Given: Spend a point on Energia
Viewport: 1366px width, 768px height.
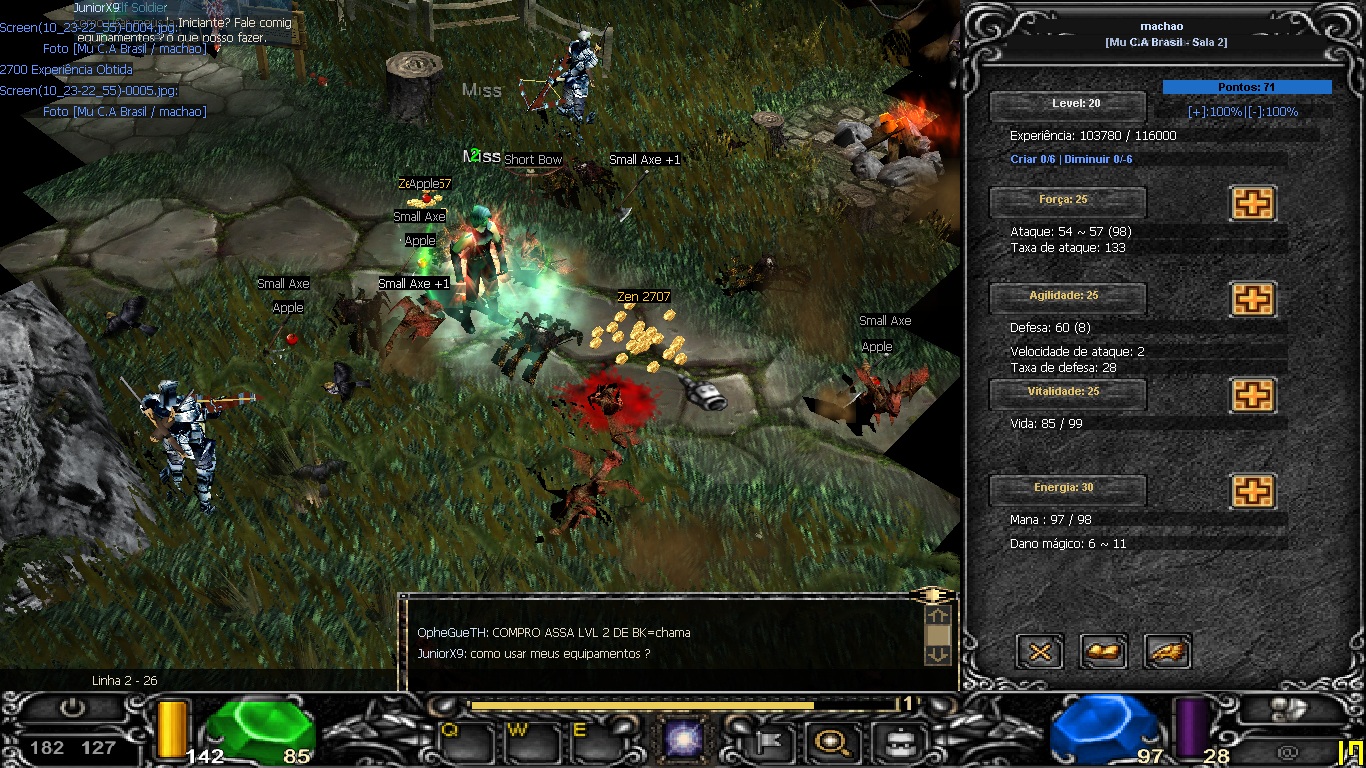Looking at the screenshot, I should [x=1252, y=491].
